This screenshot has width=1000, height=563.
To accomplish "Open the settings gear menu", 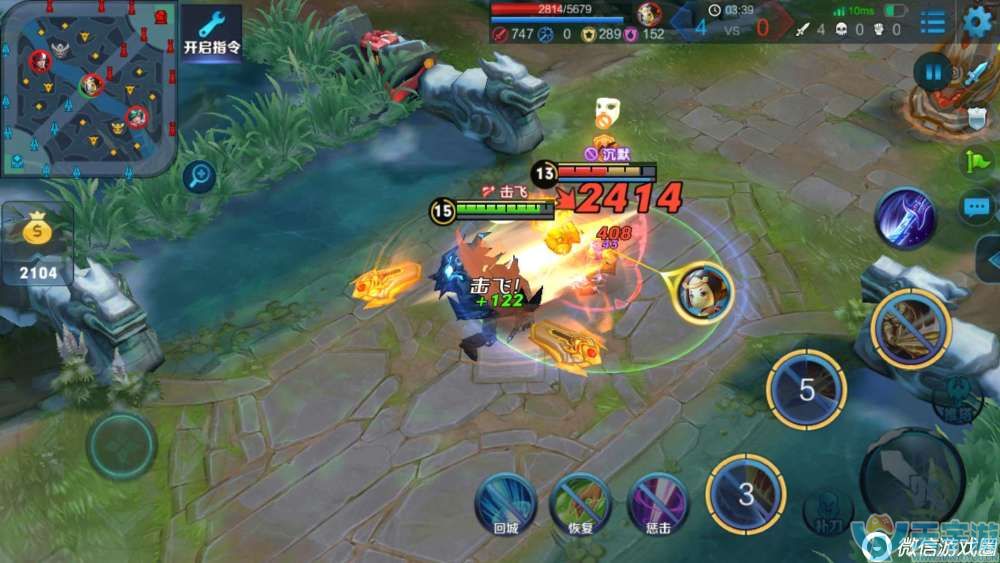I will (977, 21).
